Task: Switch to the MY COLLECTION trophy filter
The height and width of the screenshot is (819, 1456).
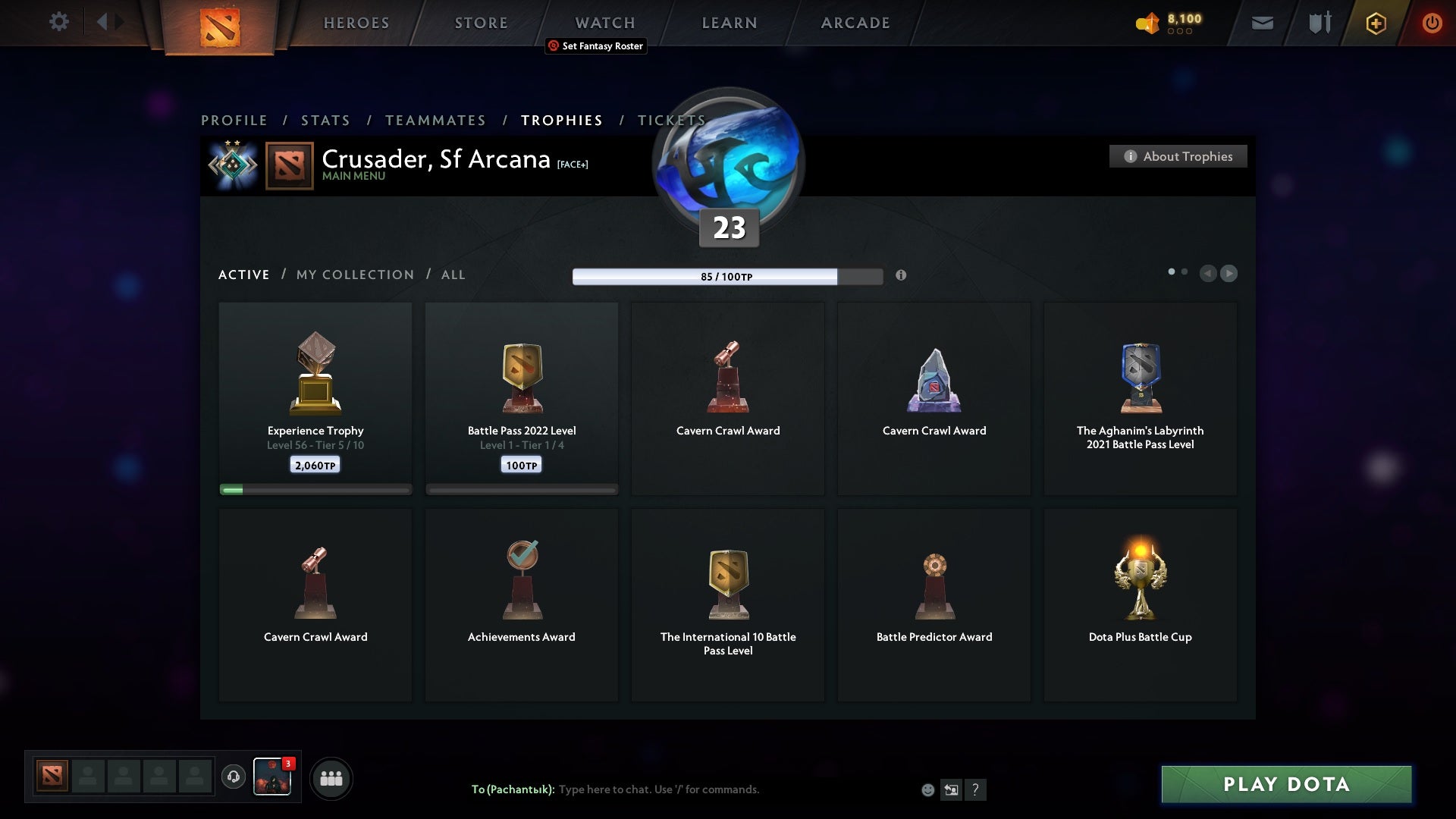Action: (x=354, y=275)
